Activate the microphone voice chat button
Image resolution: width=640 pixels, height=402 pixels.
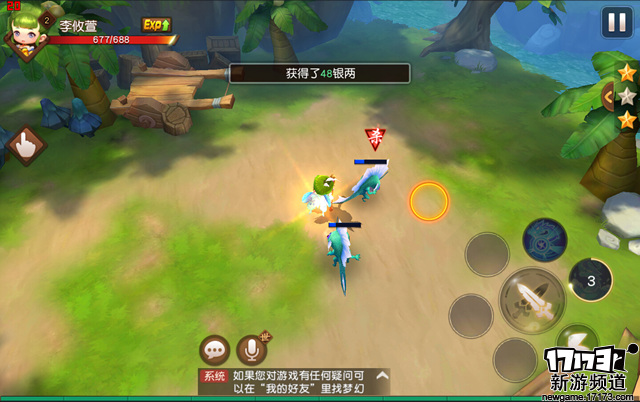(252, 349)
